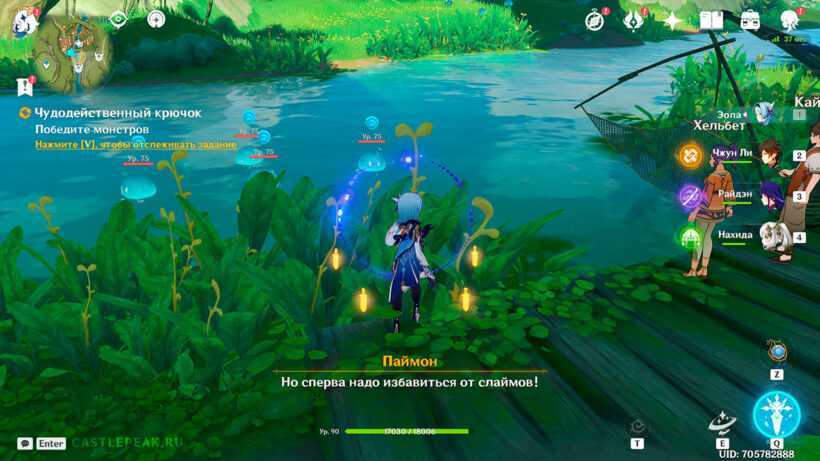
Task: Switch to party member Райдэн
Action: pyautogui.click(x=770, y=196)
